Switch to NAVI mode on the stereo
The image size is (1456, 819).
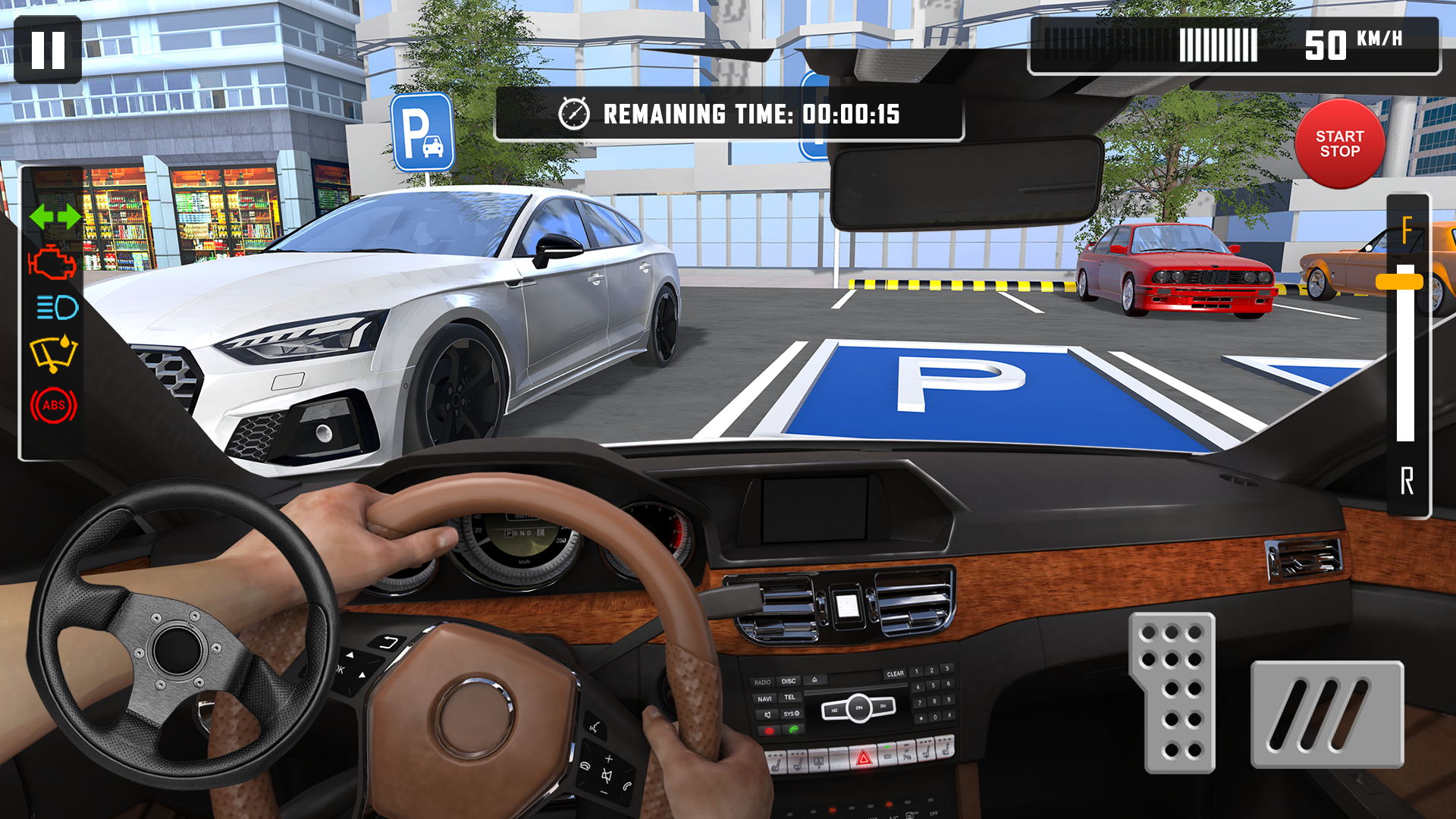[765, 699]
